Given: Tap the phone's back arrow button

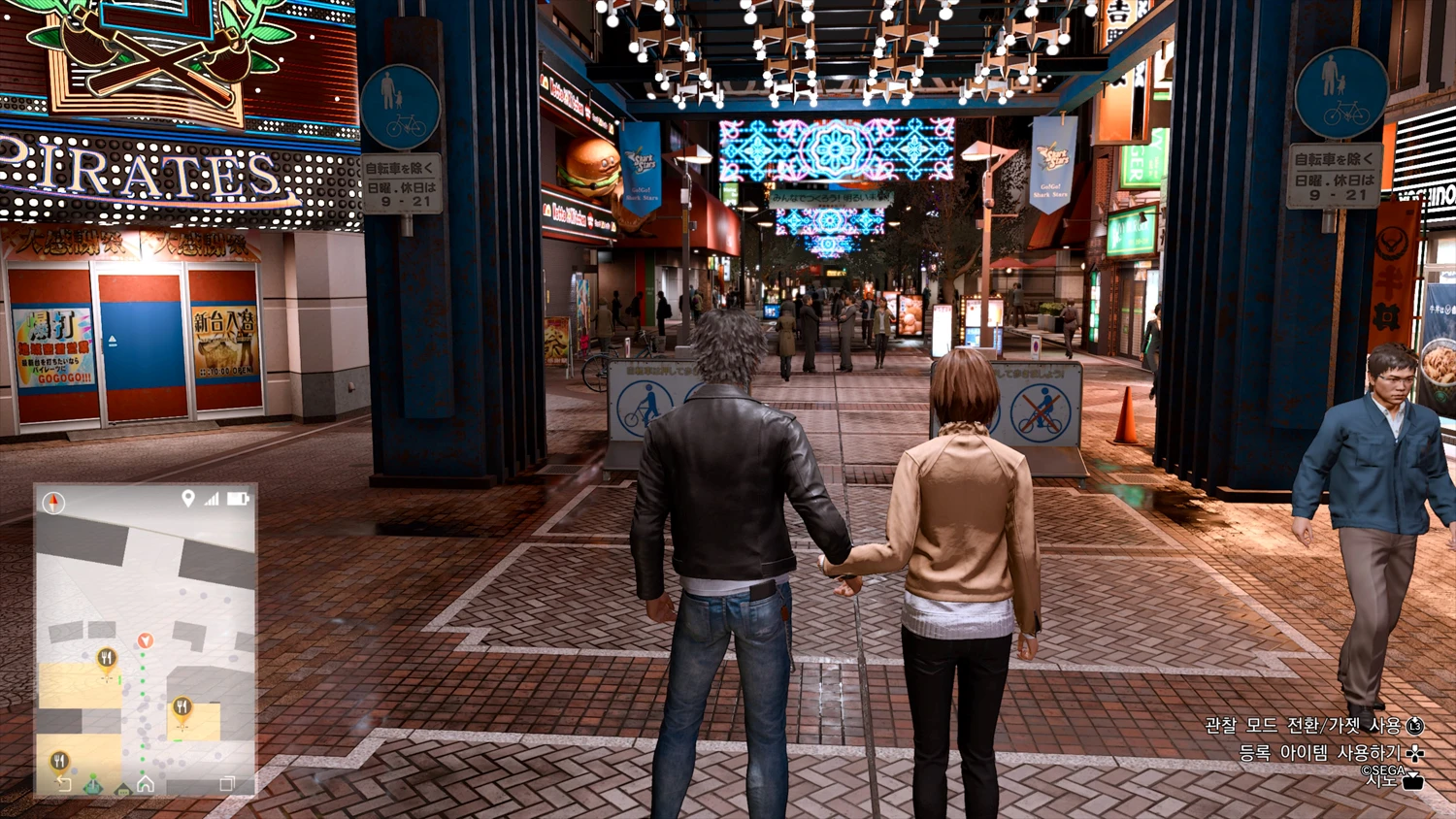Looking at the screenshot, I should (64, 784).
